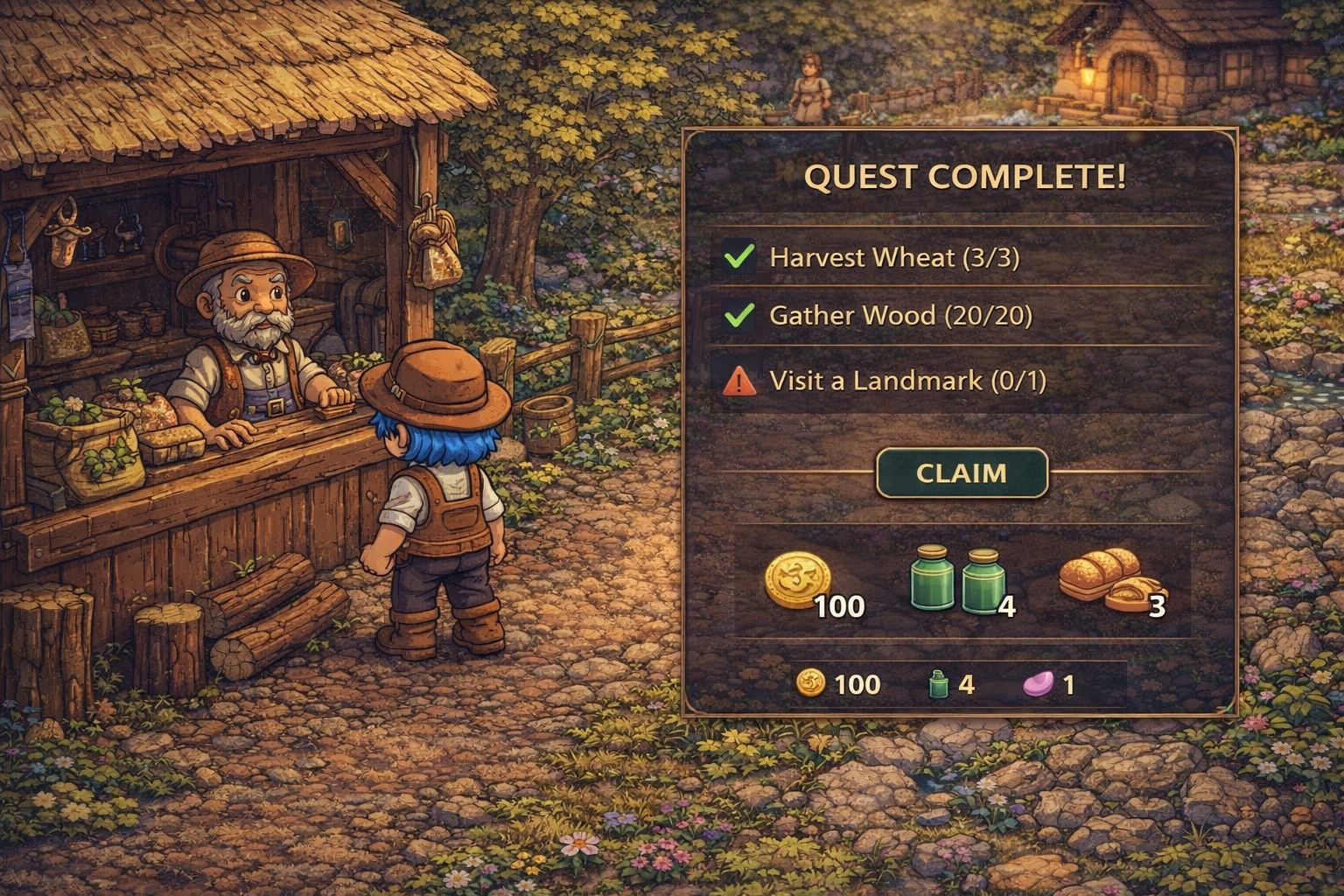
Task: Select the Harvest Wheat objective row
Action: (x=893, y=257)
